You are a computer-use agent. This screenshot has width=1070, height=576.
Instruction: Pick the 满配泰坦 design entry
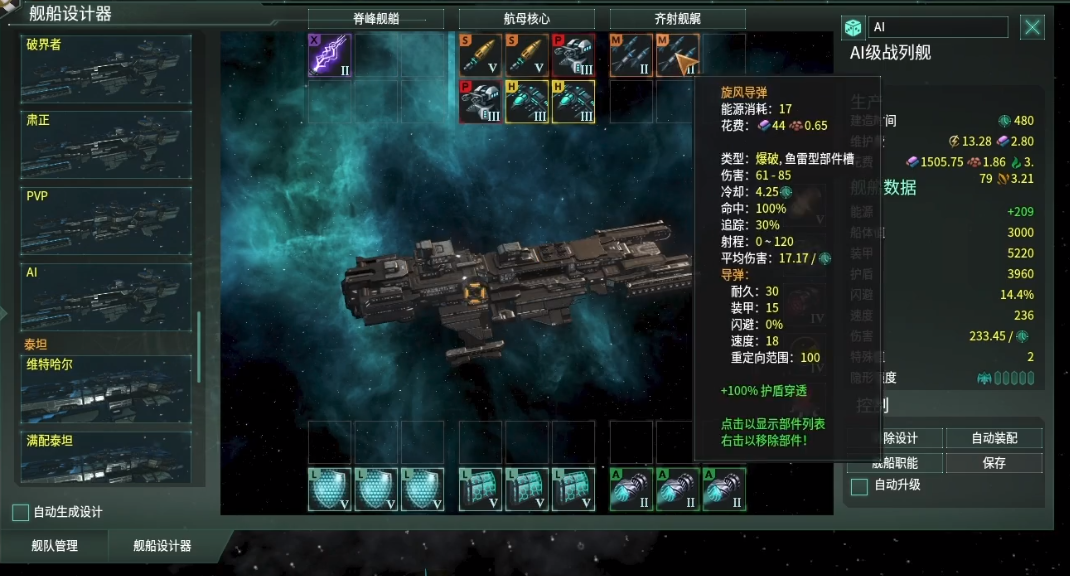pyautogui.click(x=105, y=456)
